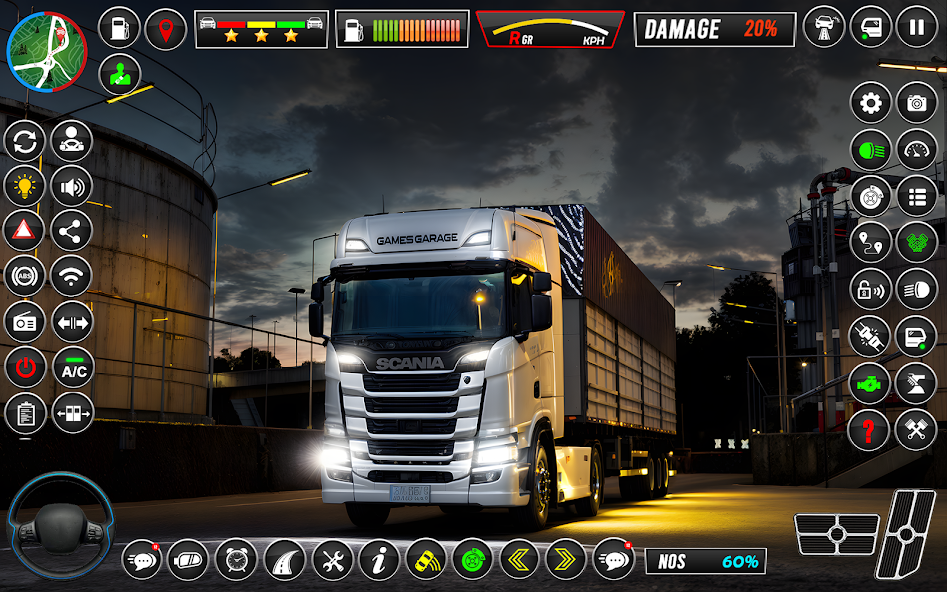Activate the green engine icon

869,383
